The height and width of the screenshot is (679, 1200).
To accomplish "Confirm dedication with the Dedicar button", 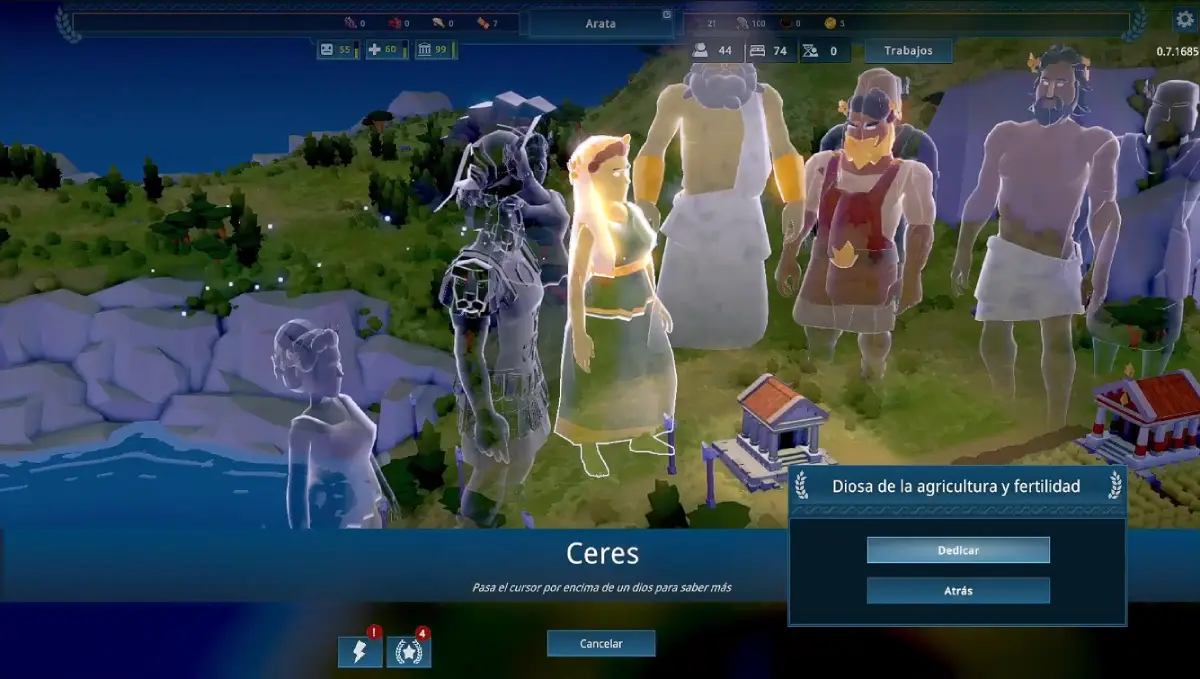I will pyautogui.click(x=958, y=550).
